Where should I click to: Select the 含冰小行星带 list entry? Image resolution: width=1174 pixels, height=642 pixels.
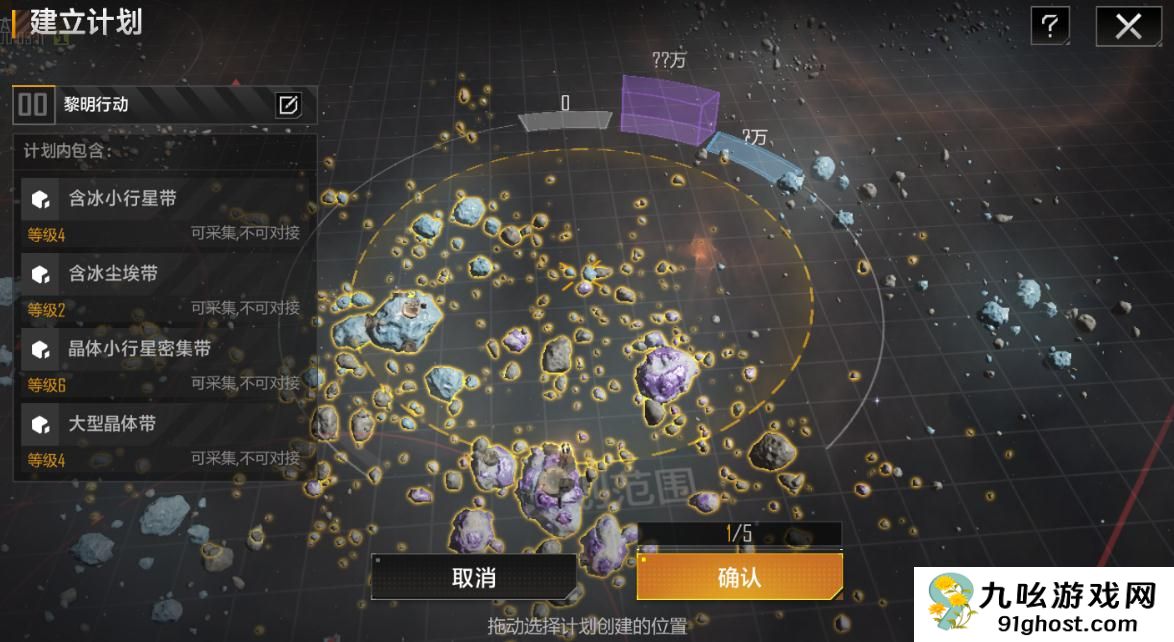tap(165, 210)
